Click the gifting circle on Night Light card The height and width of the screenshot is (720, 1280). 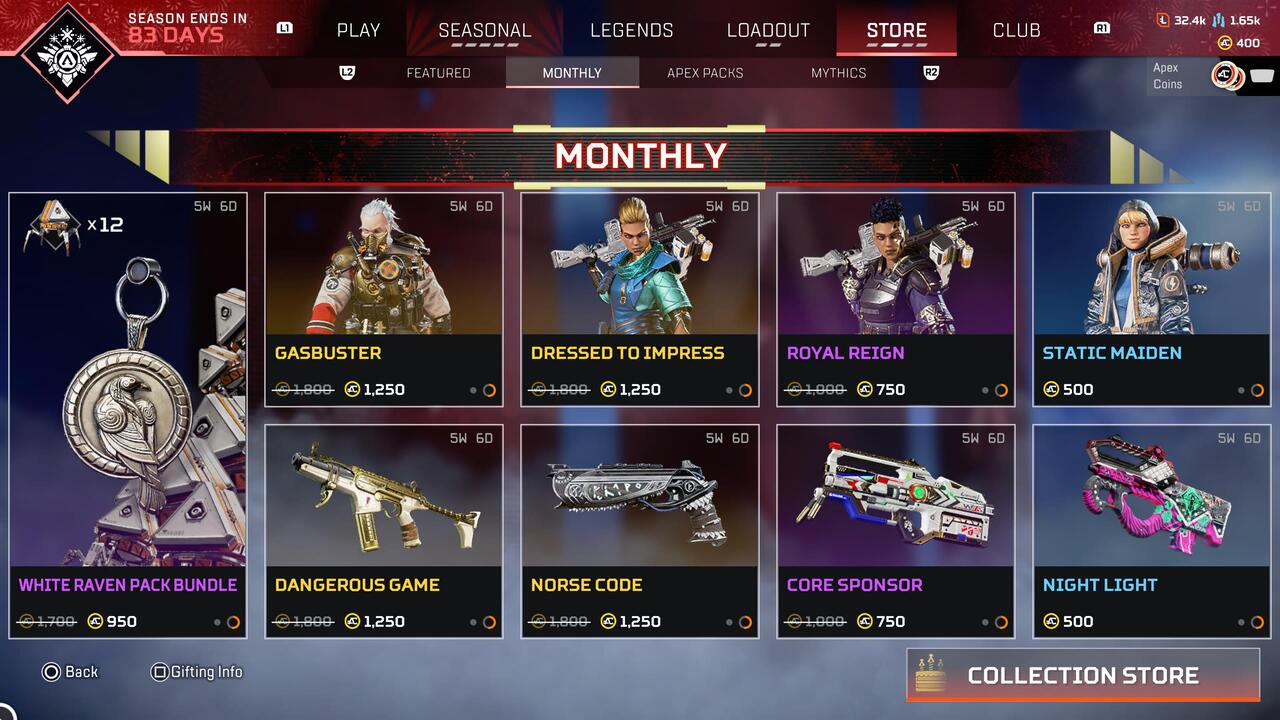[1257, 623]
